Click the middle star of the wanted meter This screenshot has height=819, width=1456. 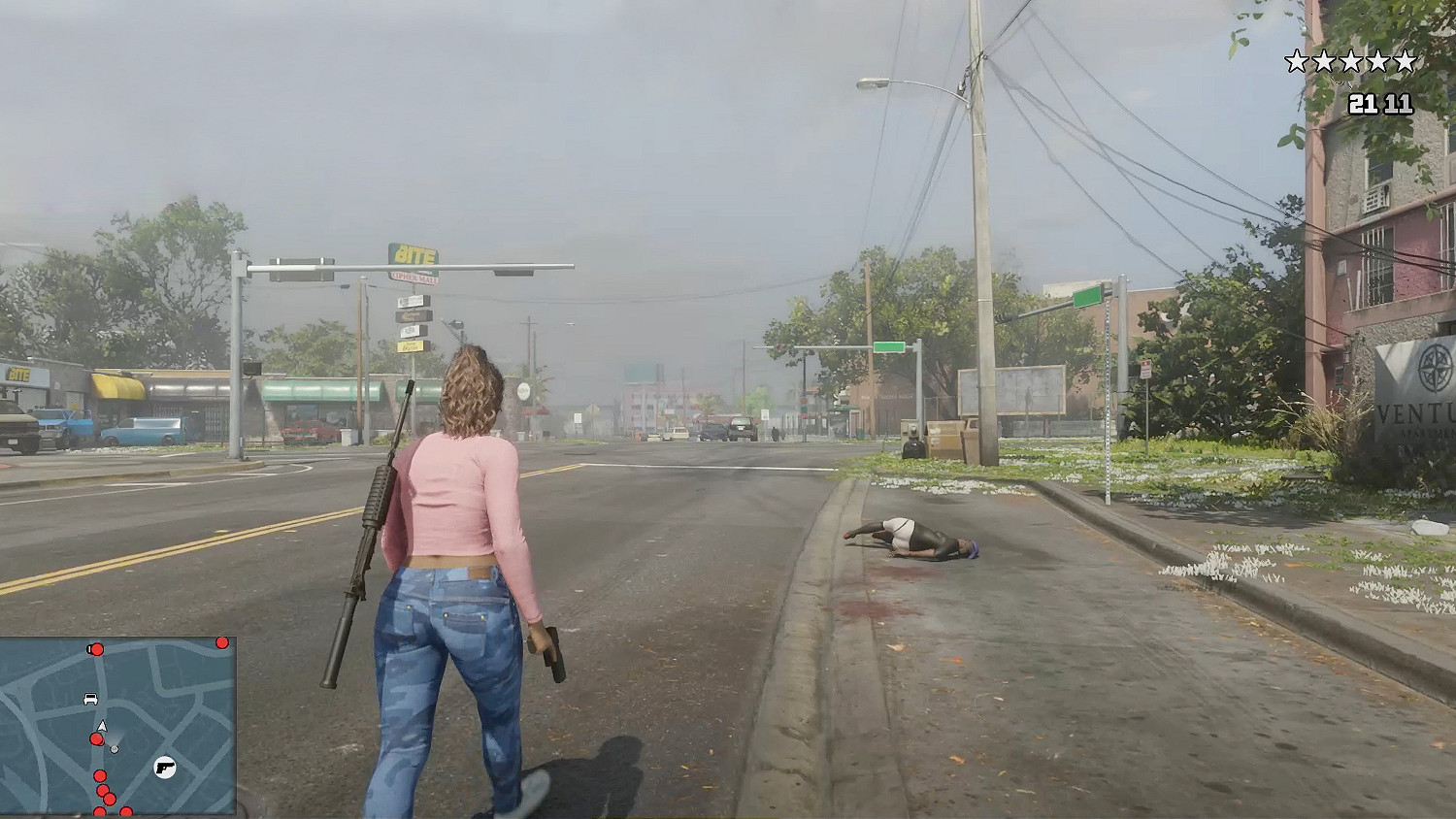[1351, 58]
